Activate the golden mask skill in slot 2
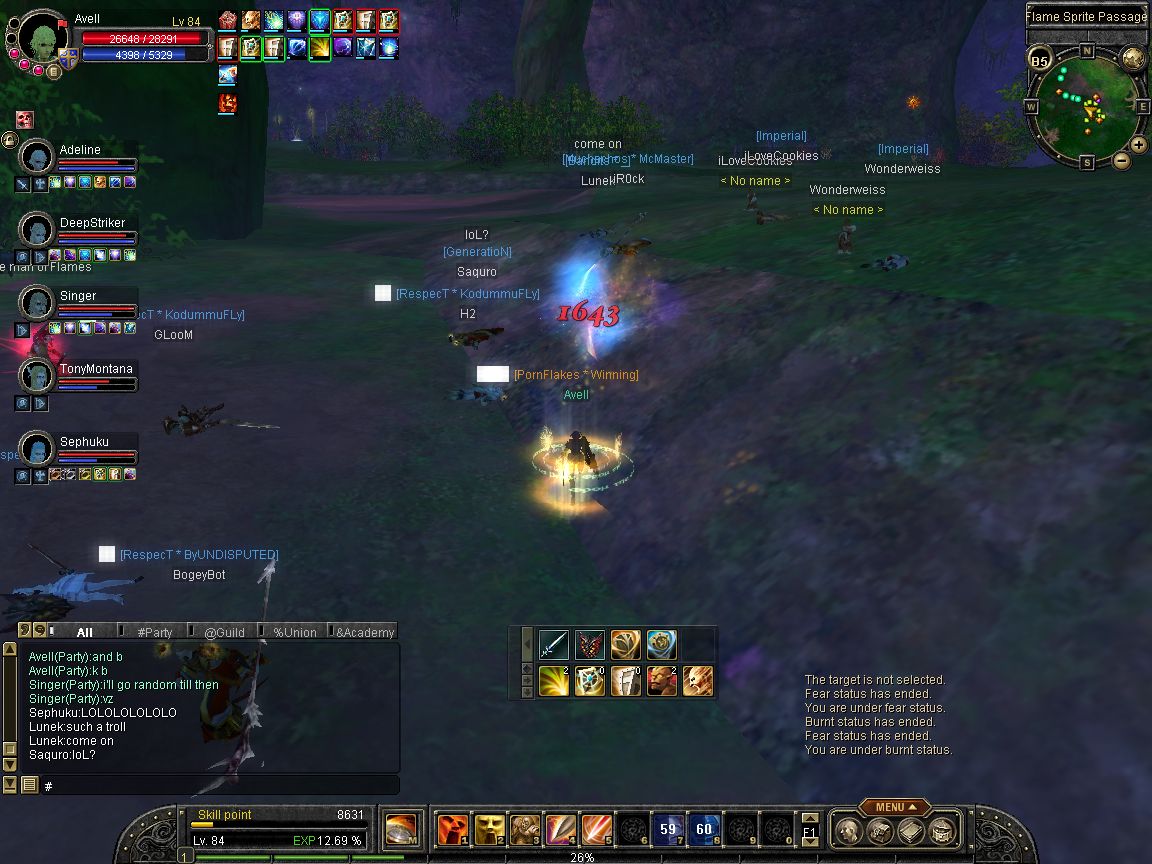Image resolution: width=1152 pixels, height=864 pixels. [488, 830]
